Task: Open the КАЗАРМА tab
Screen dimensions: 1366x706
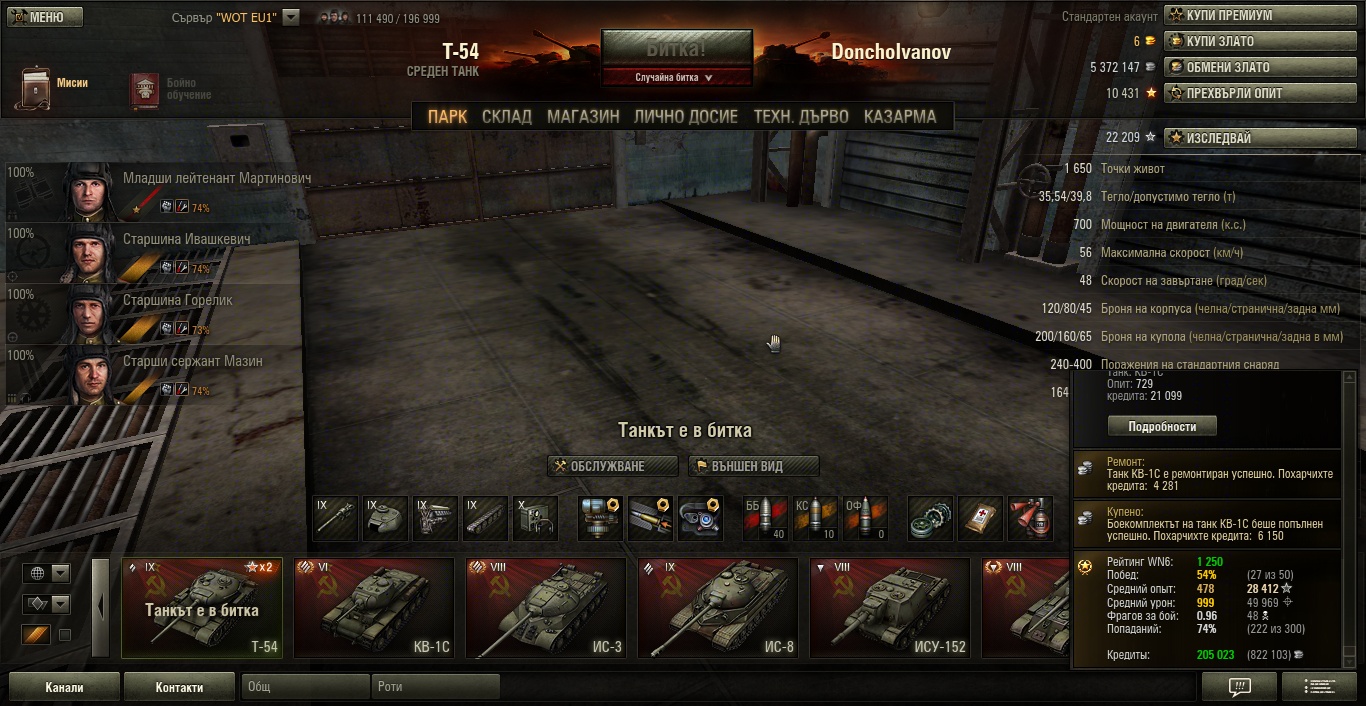Action: tap(900, 117)
